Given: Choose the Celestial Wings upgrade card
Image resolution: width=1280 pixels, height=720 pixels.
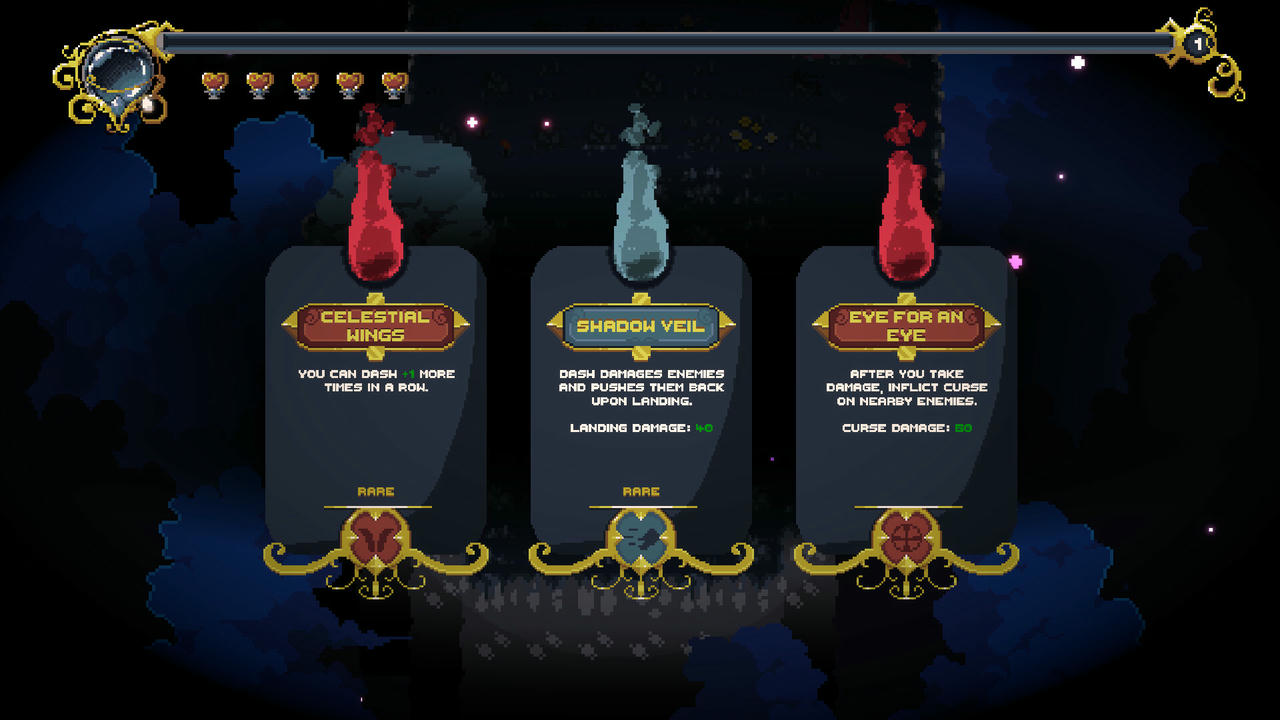Looking at the screenshot, I should point(375,400).
